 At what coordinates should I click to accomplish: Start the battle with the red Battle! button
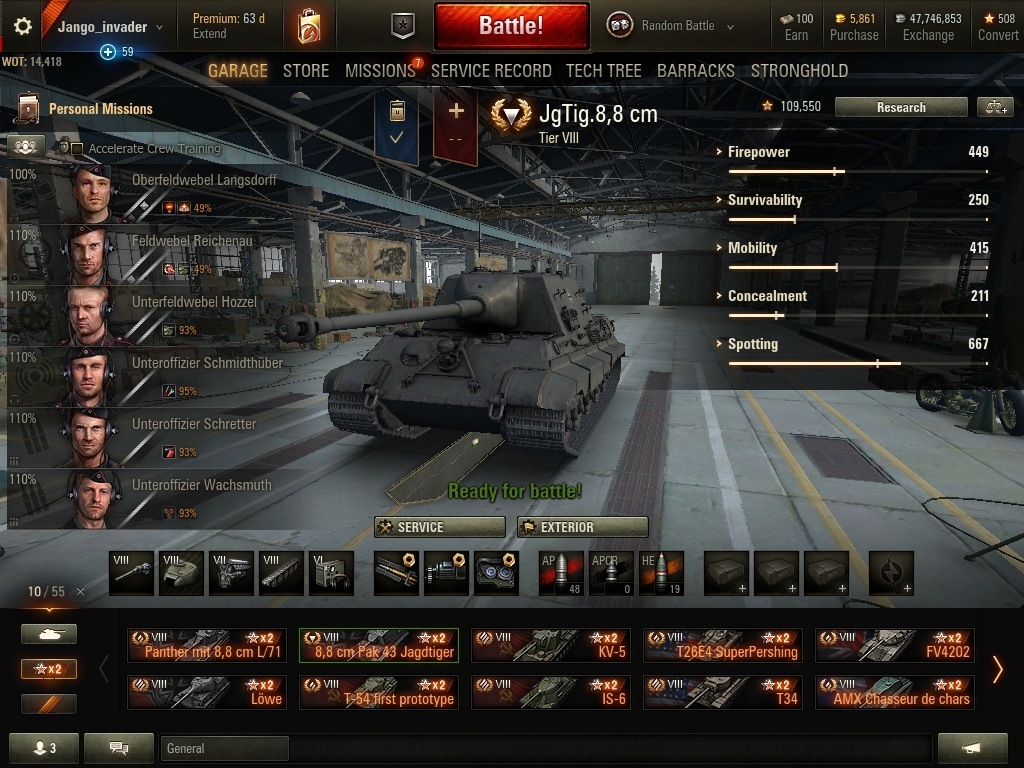click(x=511, y=26)
